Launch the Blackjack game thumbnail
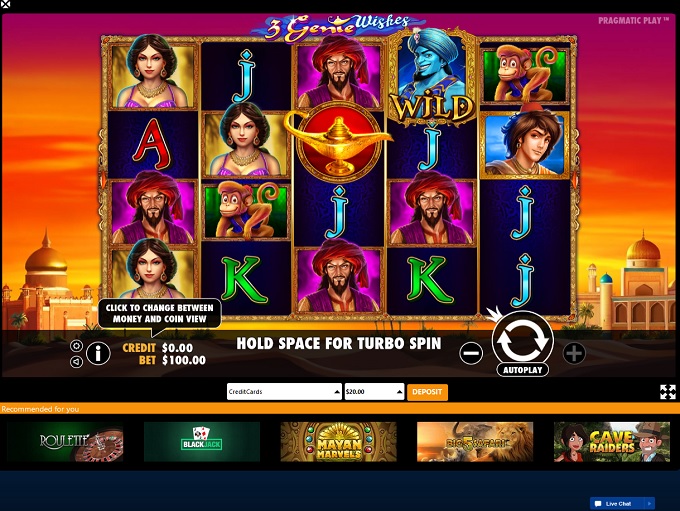The height and width of the screenshot is (511, 680). point(202,441)
